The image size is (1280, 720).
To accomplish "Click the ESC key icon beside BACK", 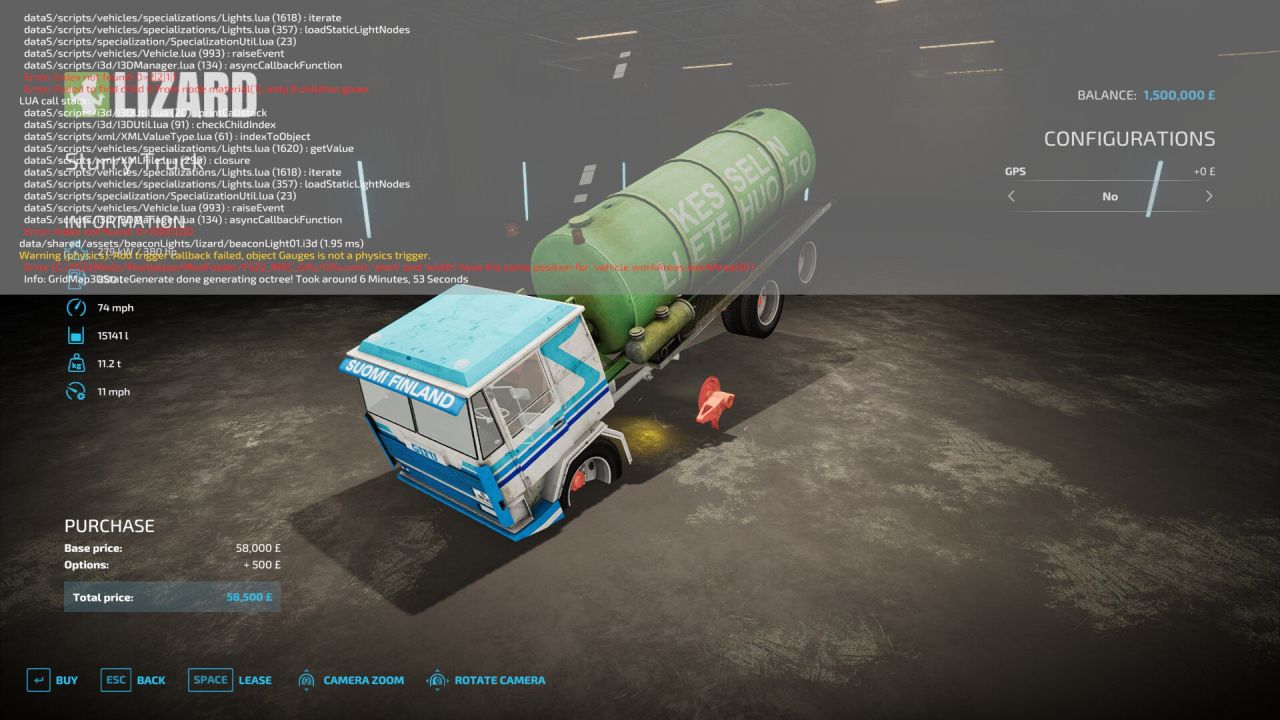I will point(115,679).
